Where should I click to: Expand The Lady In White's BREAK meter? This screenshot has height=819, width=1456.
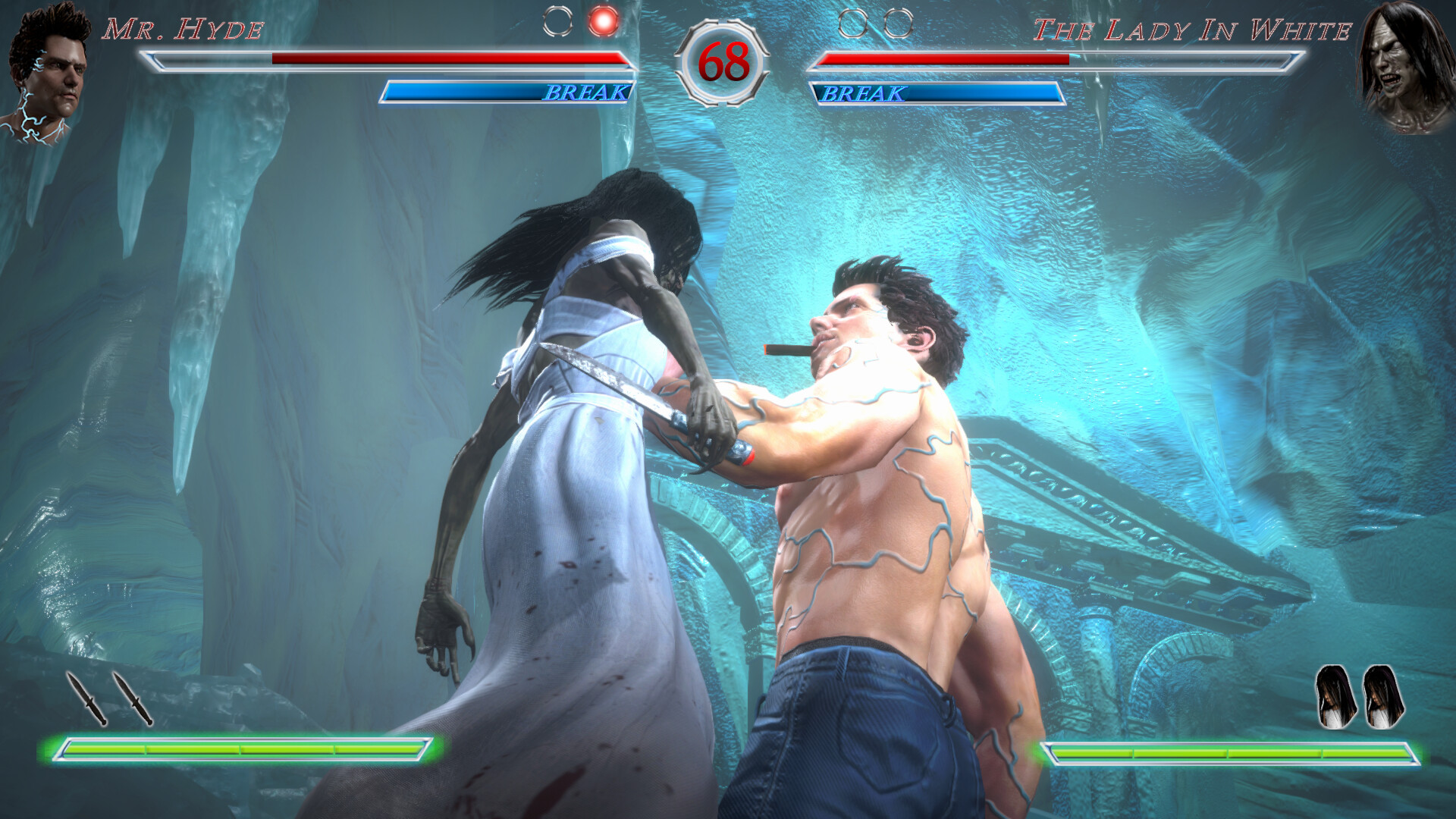pos(937,93)
